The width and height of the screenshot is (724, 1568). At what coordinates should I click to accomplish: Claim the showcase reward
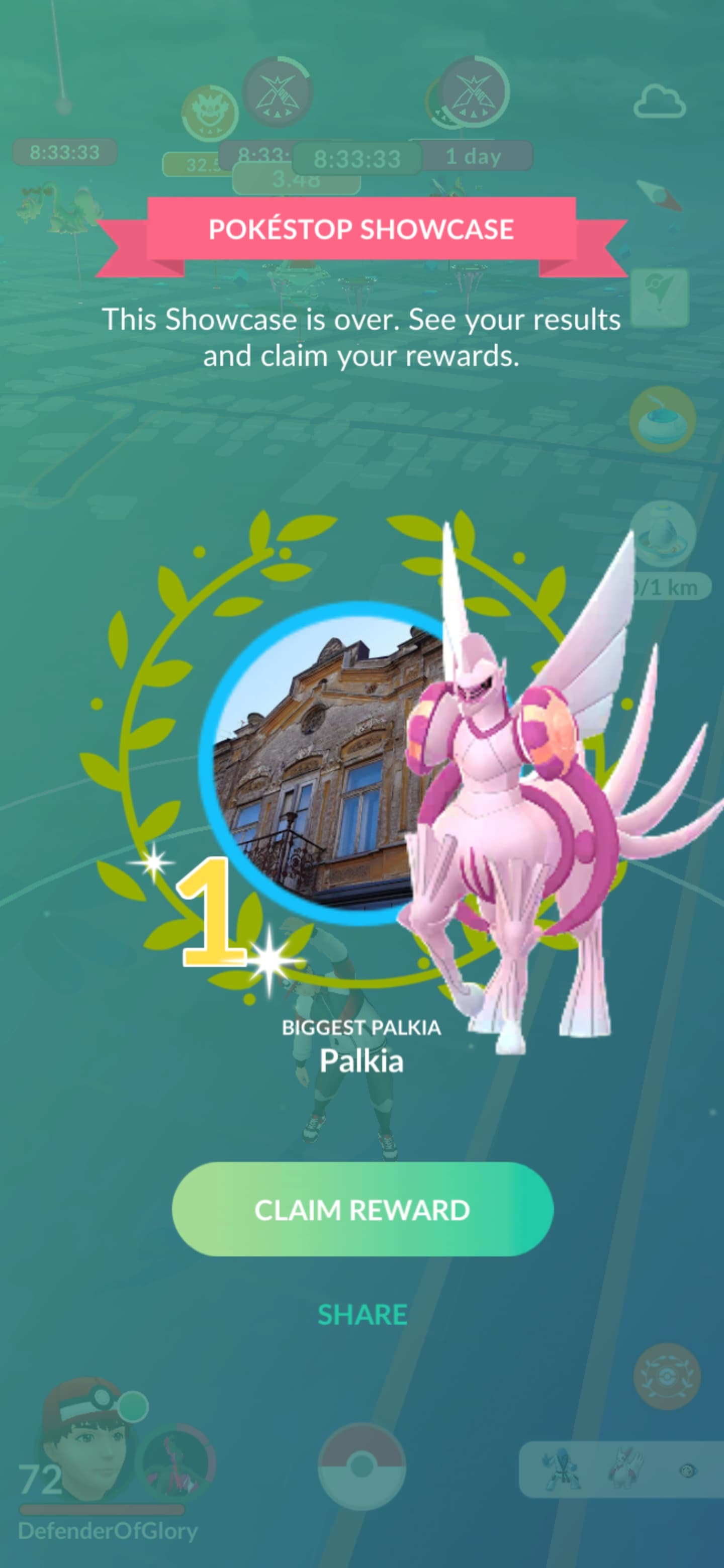coord(363,1210)
